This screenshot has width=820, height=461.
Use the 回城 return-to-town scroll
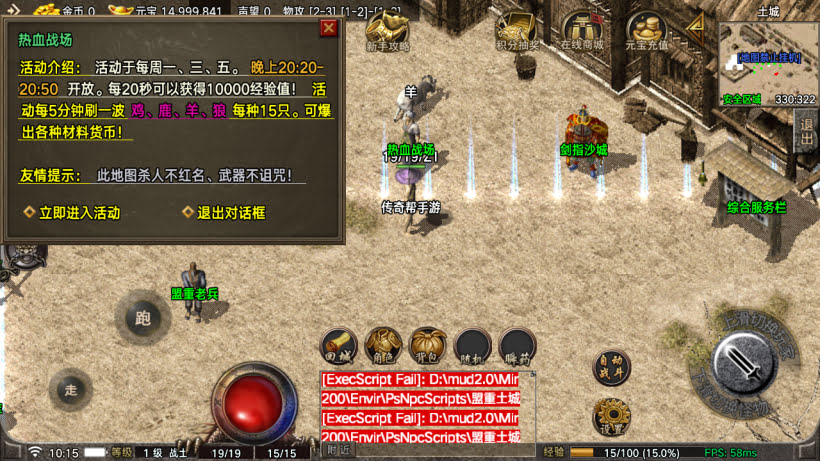point(339,345)
